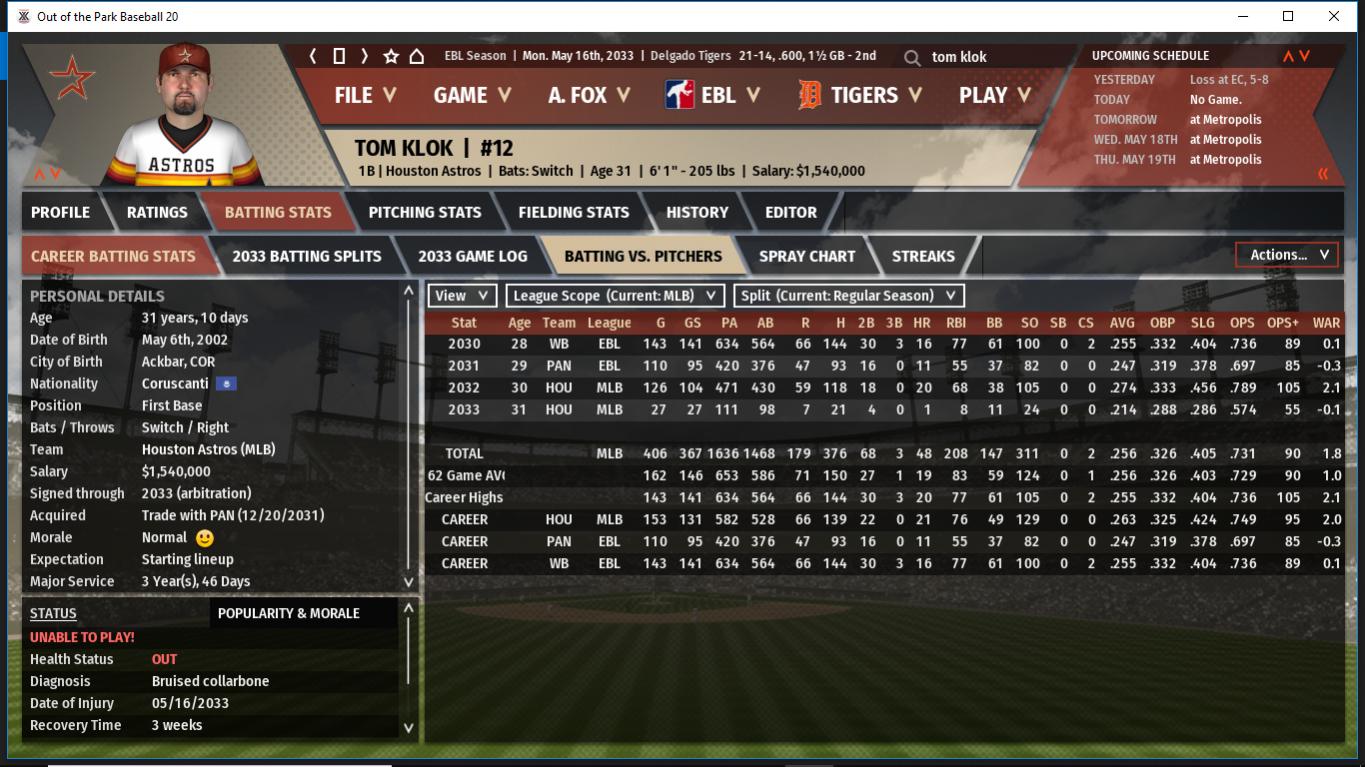Screen dimensions: 1365x767
Task: Show the PITCHING STATS tab
Action: pyautogui.click(x=424, y=212)
